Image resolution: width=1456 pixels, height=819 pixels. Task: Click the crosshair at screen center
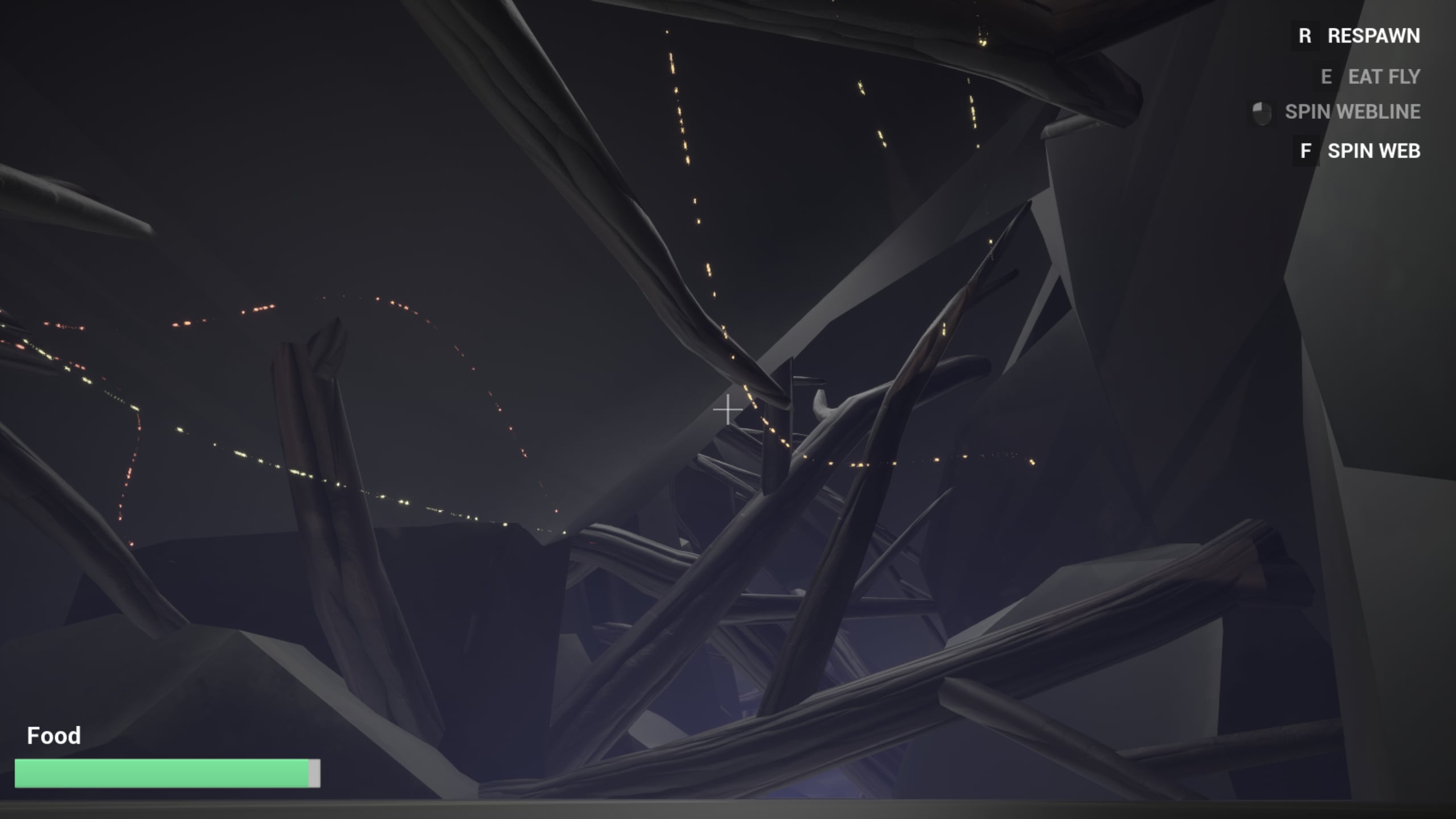[x=728, y=409]
